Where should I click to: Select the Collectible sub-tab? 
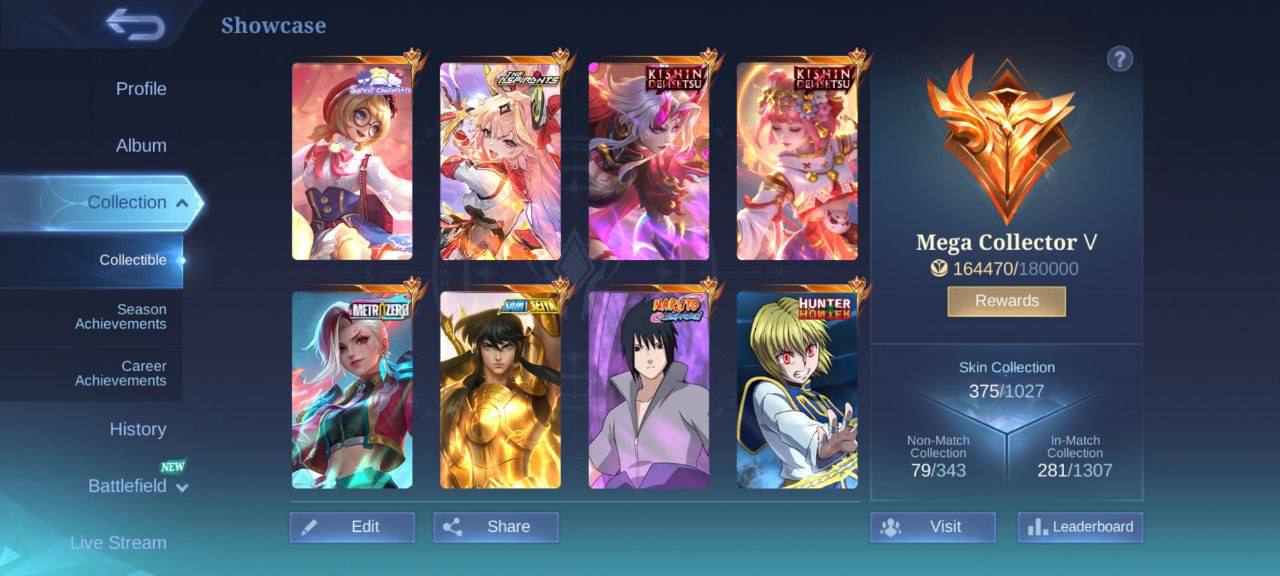(x=133, y=260)
